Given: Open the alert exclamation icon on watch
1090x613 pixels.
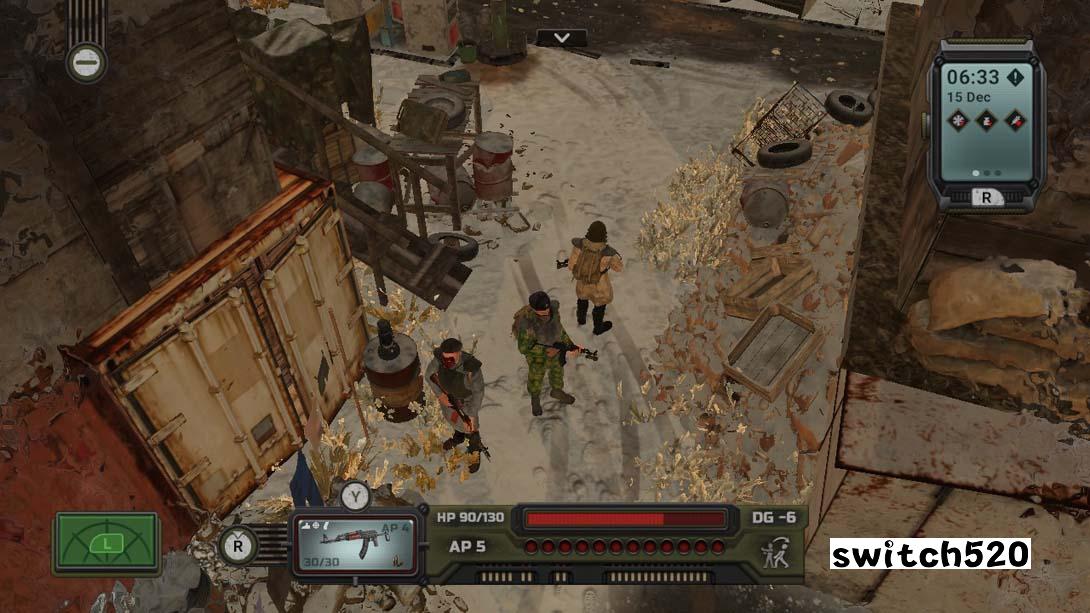Looking at the screenshot, I should [1016, 78].
